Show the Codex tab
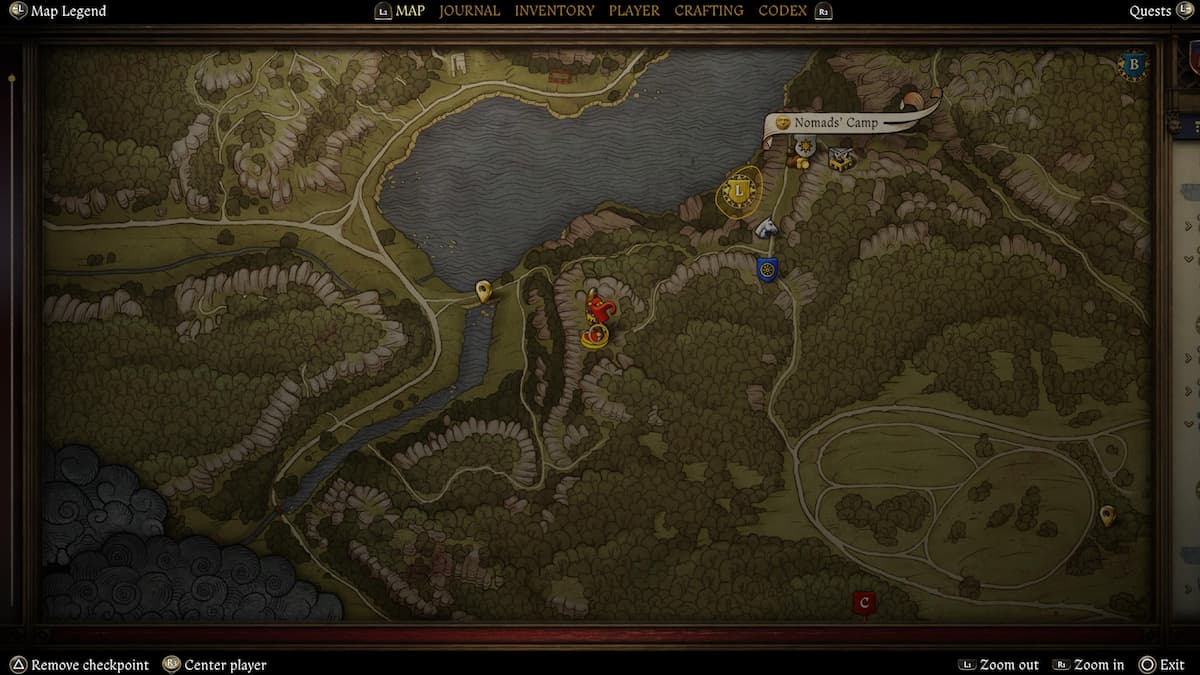Screen dimensions: 1200x675 tap(783, 11)
